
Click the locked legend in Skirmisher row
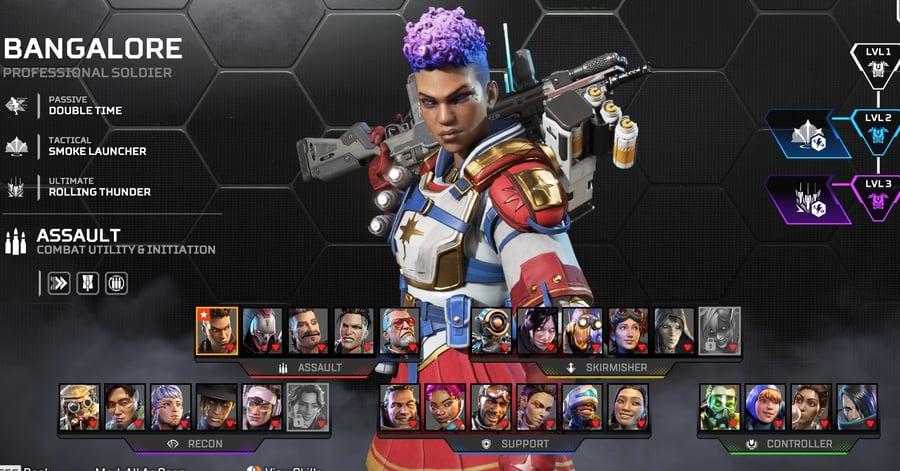(x=719, y=331)
